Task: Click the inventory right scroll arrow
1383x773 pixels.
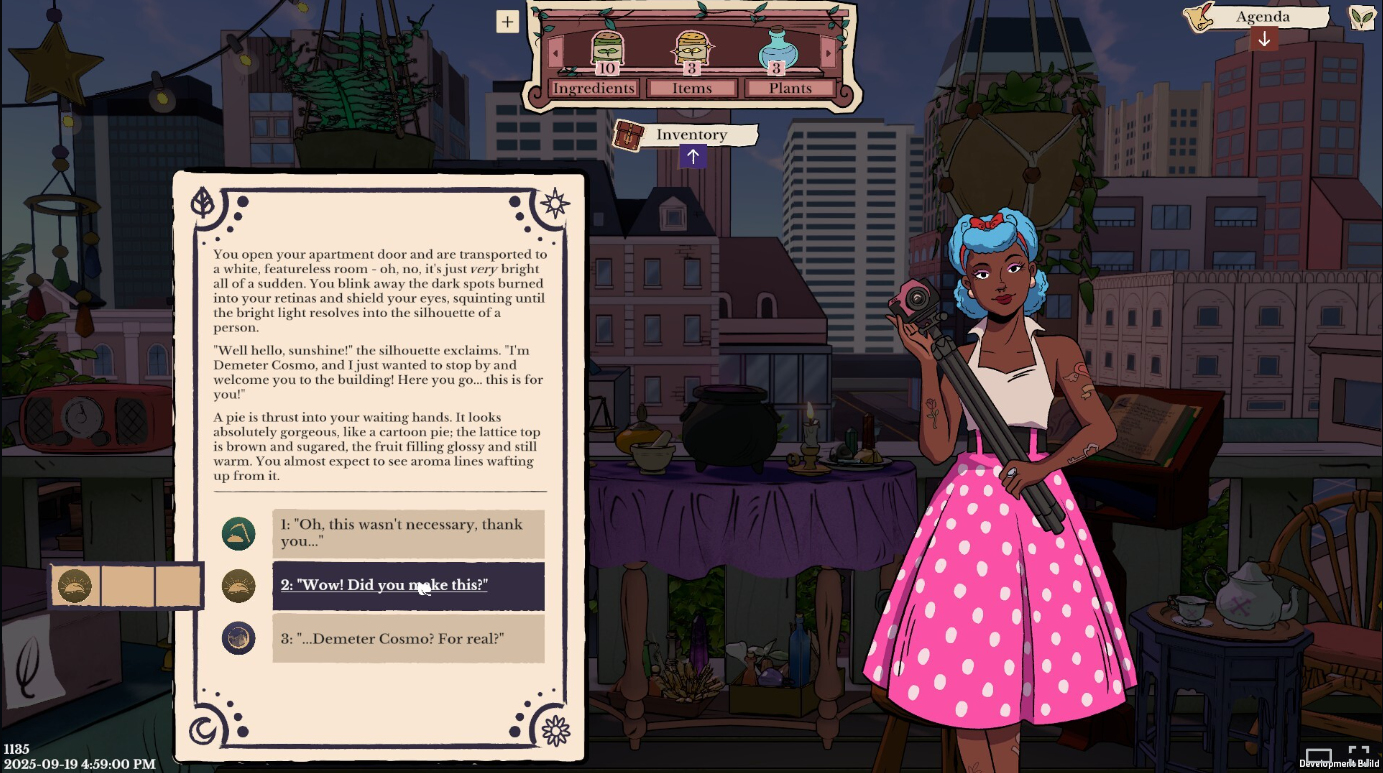Action: coord(828,51)
